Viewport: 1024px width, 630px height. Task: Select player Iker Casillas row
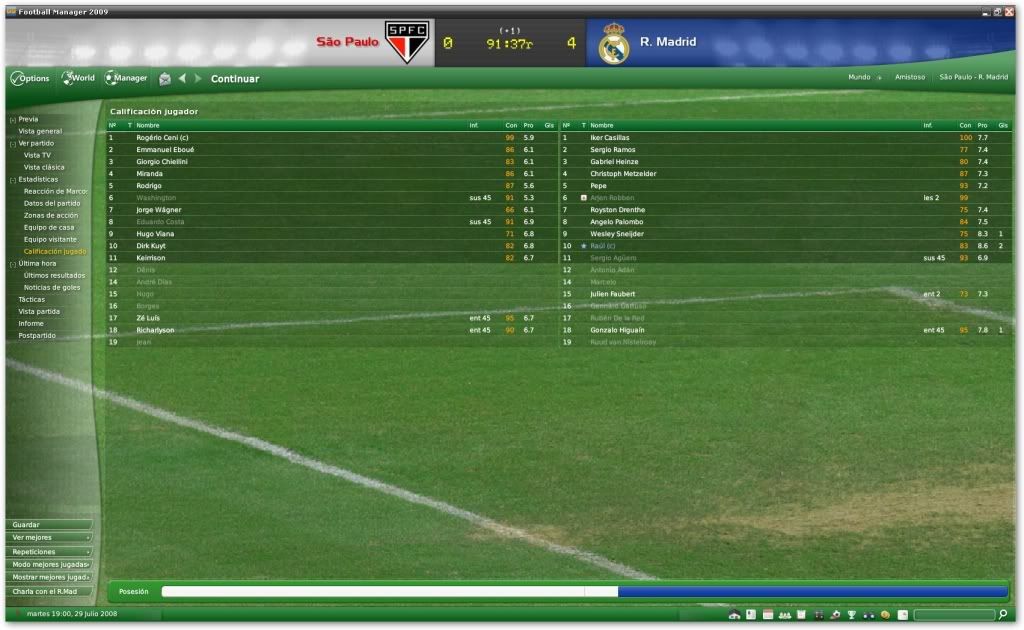coord(610,137)
